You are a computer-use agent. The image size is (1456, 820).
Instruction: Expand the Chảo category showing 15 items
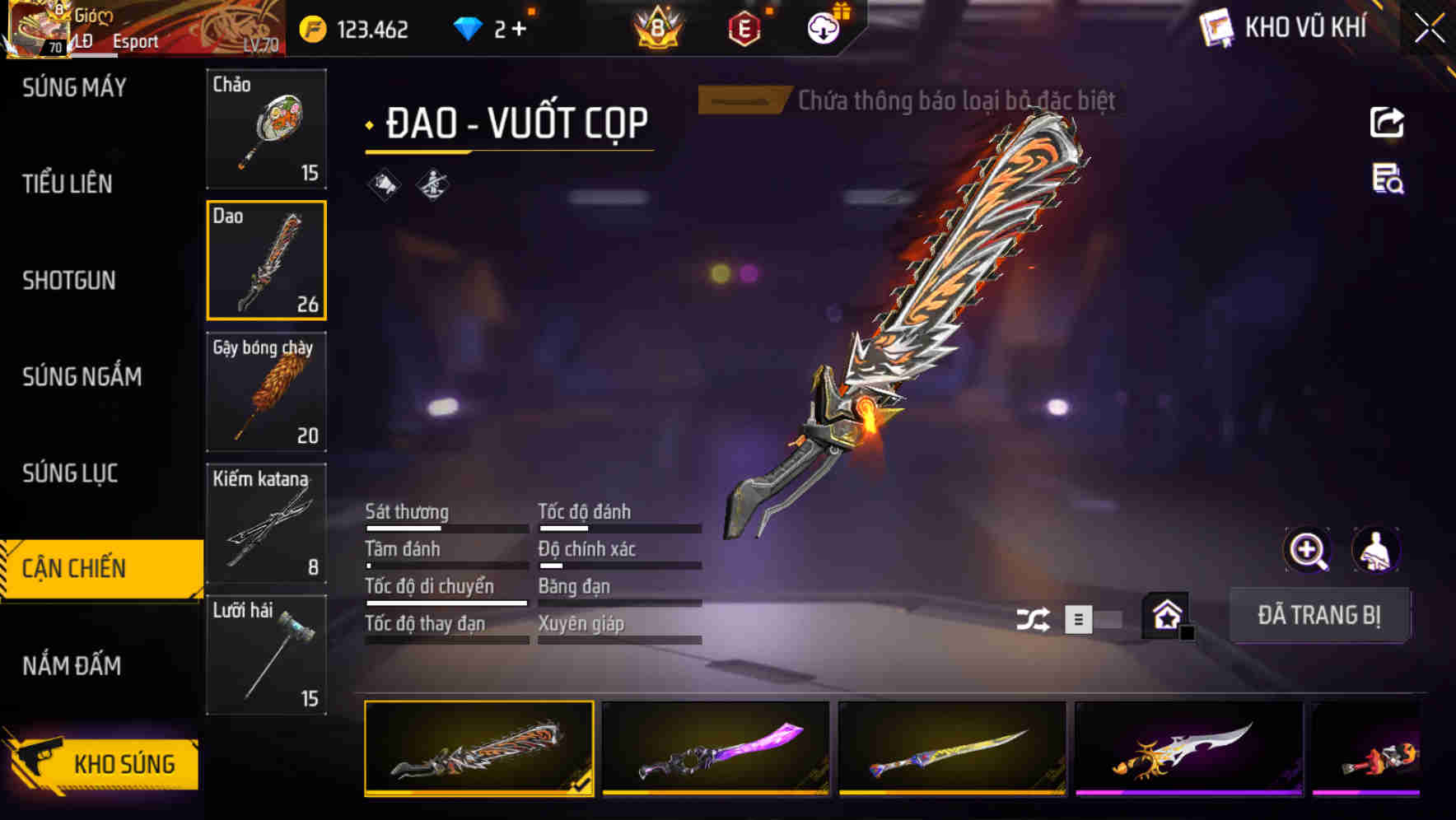pos(267,129)
